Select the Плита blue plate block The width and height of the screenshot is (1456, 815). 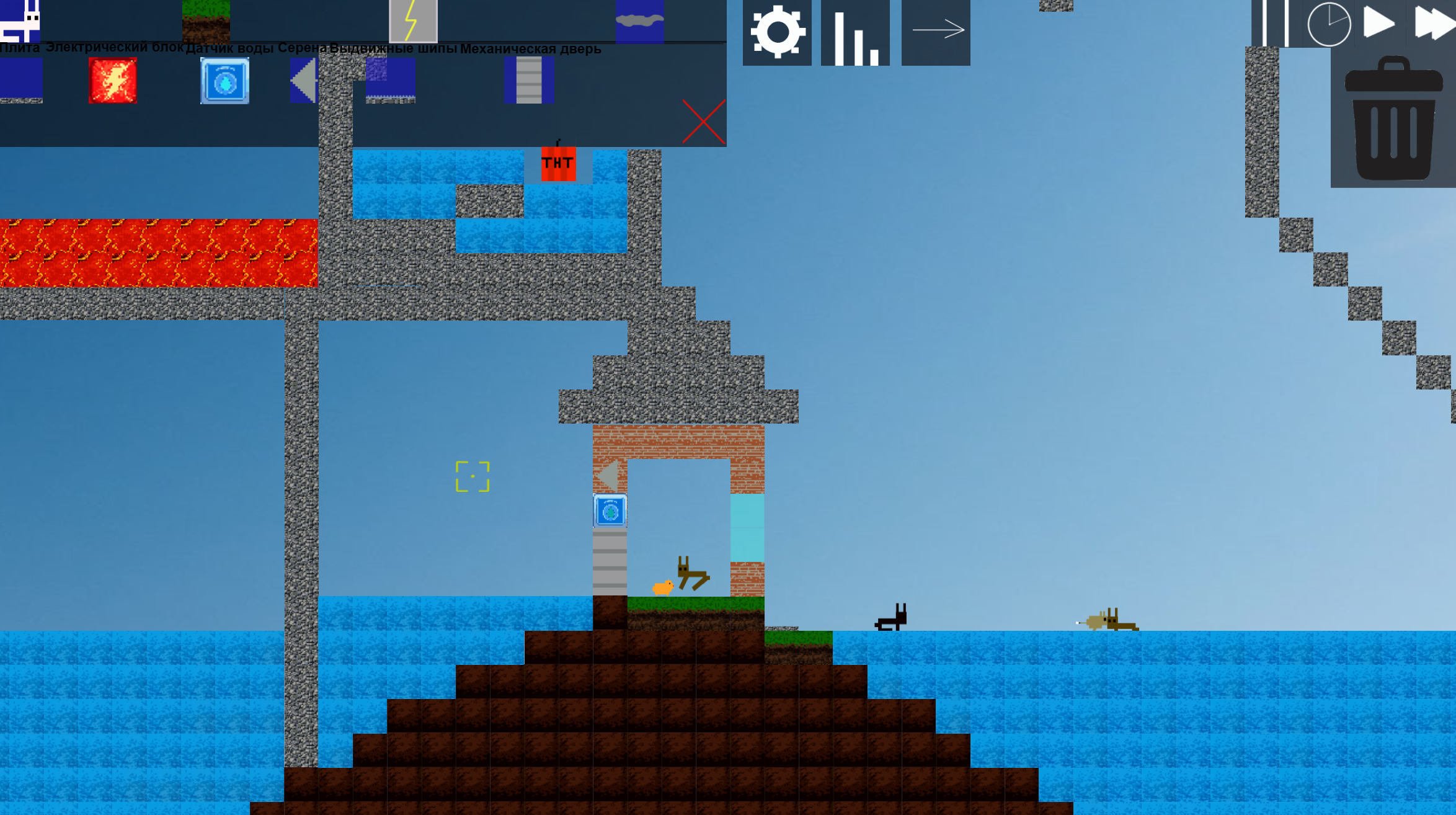[x=20, y=81]
